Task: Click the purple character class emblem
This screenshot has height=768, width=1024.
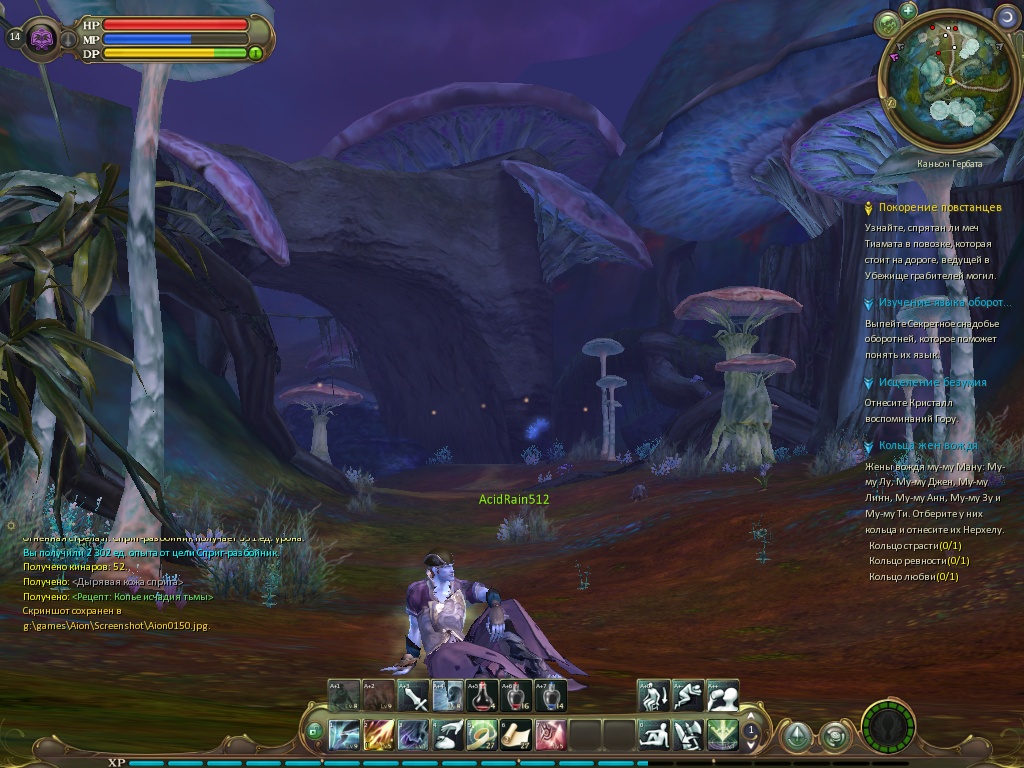Action: pos(43,39)
